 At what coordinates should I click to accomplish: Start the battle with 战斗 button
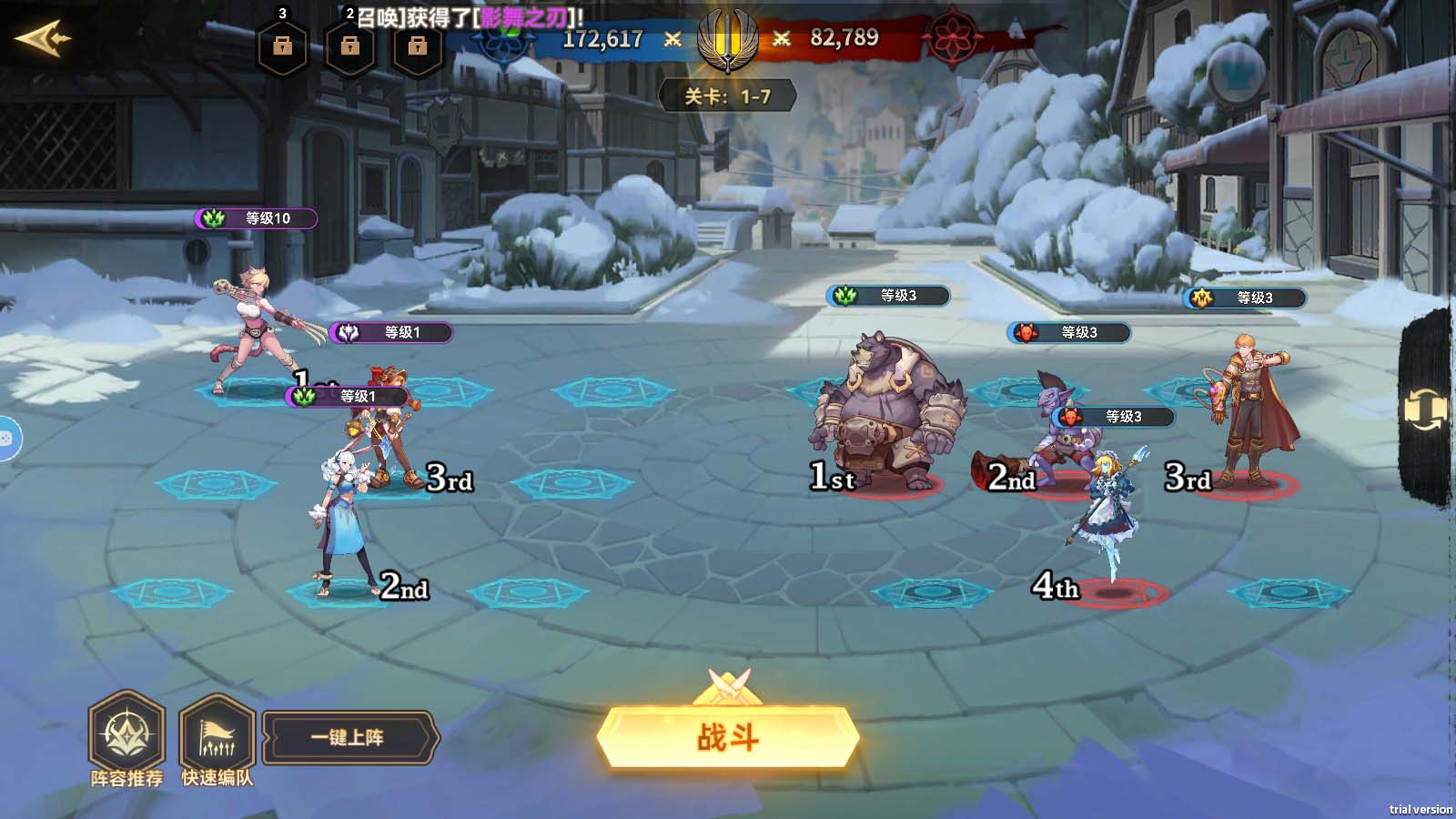coord(728,736)
